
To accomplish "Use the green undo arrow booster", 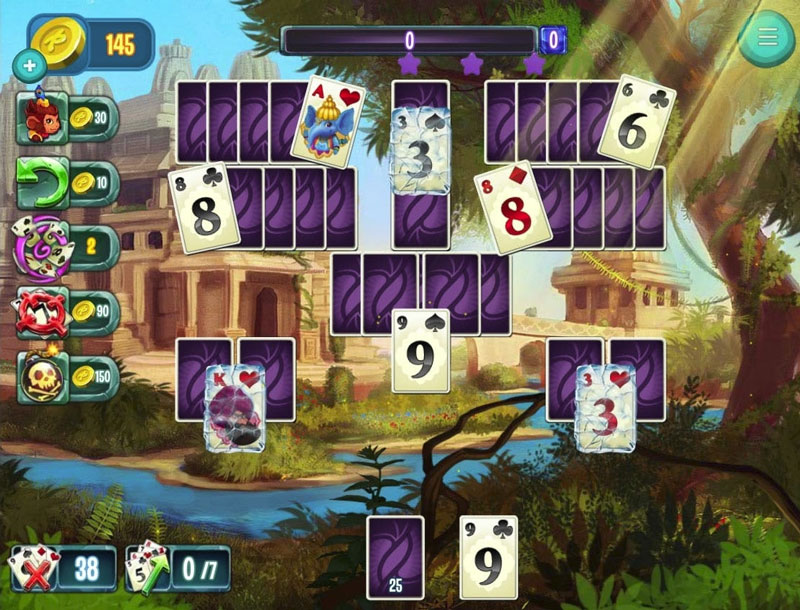I will pos(44,183).
